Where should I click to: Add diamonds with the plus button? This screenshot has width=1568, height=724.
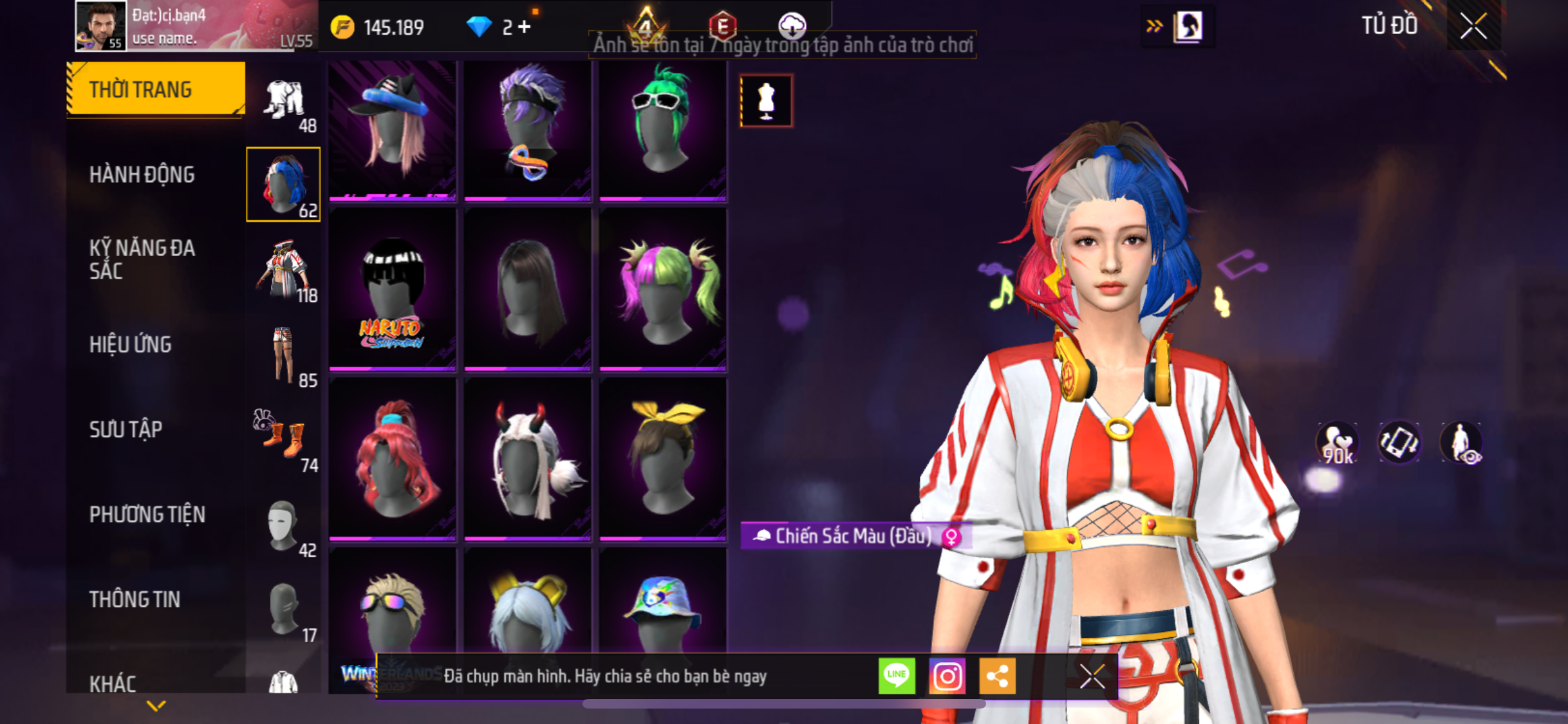525,27
